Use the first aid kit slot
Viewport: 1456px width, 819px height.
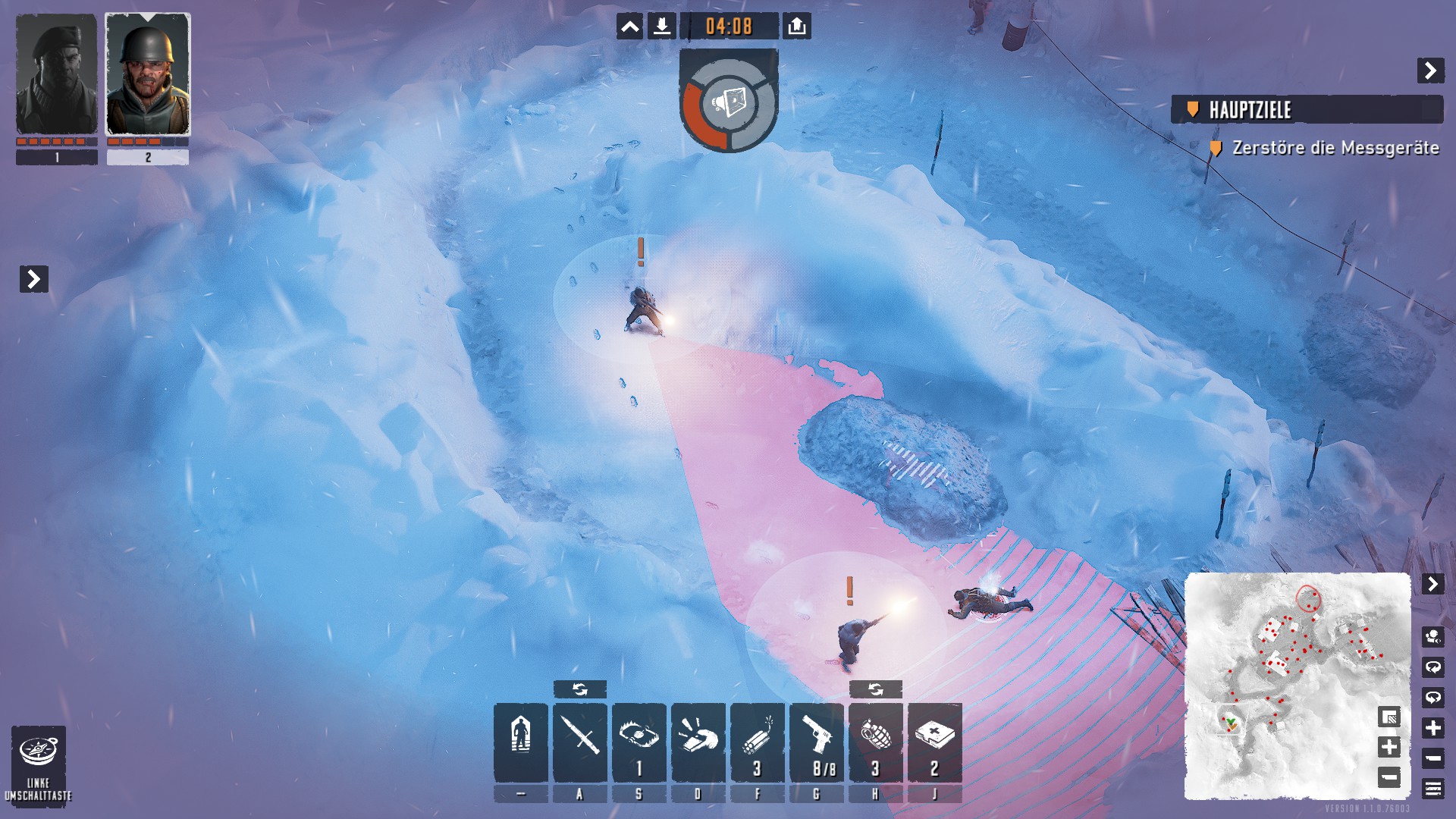(935, 742)
